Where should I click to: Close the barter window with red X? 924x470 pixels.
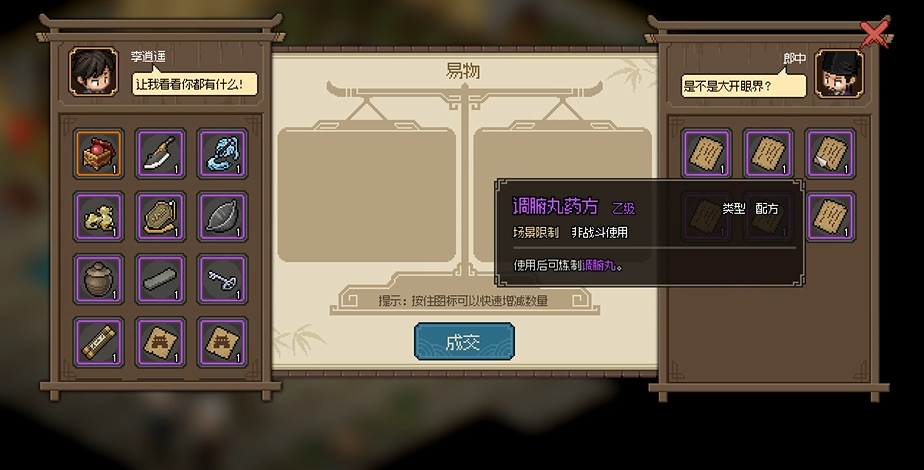point(875,34)
